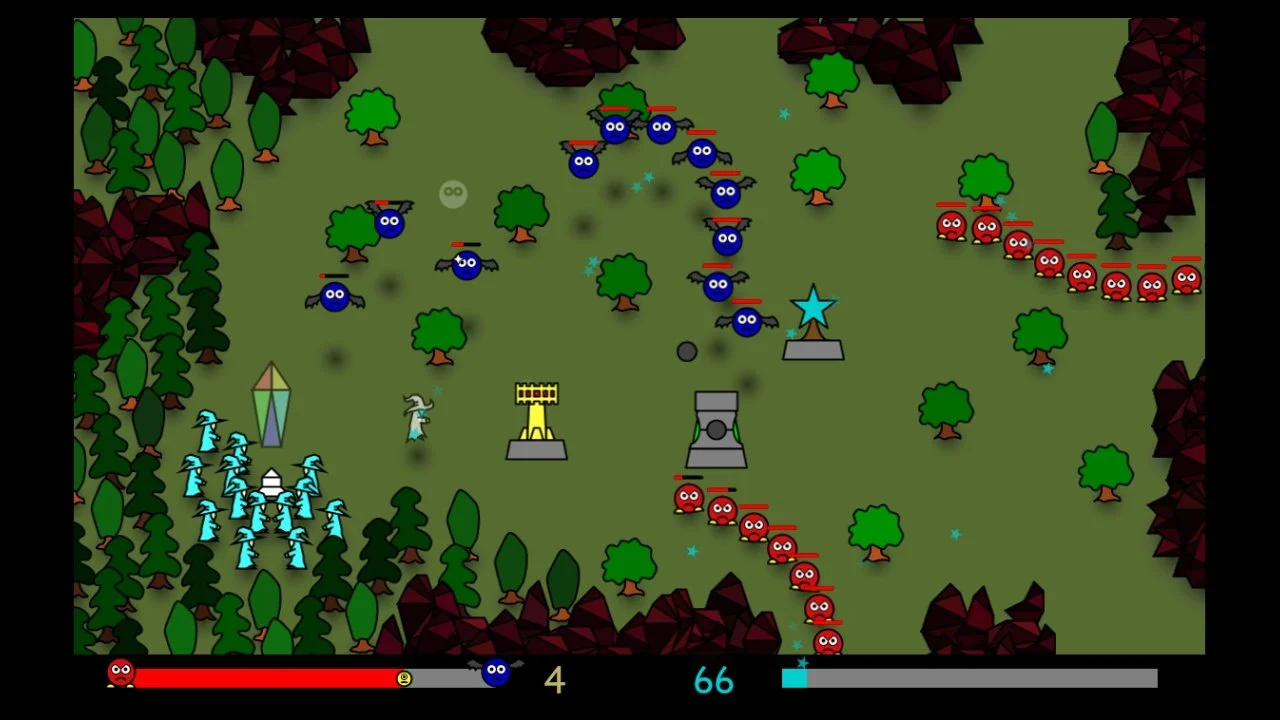Click the cyan 66 score counter
Screen dimensions: 1280x720
714,681
